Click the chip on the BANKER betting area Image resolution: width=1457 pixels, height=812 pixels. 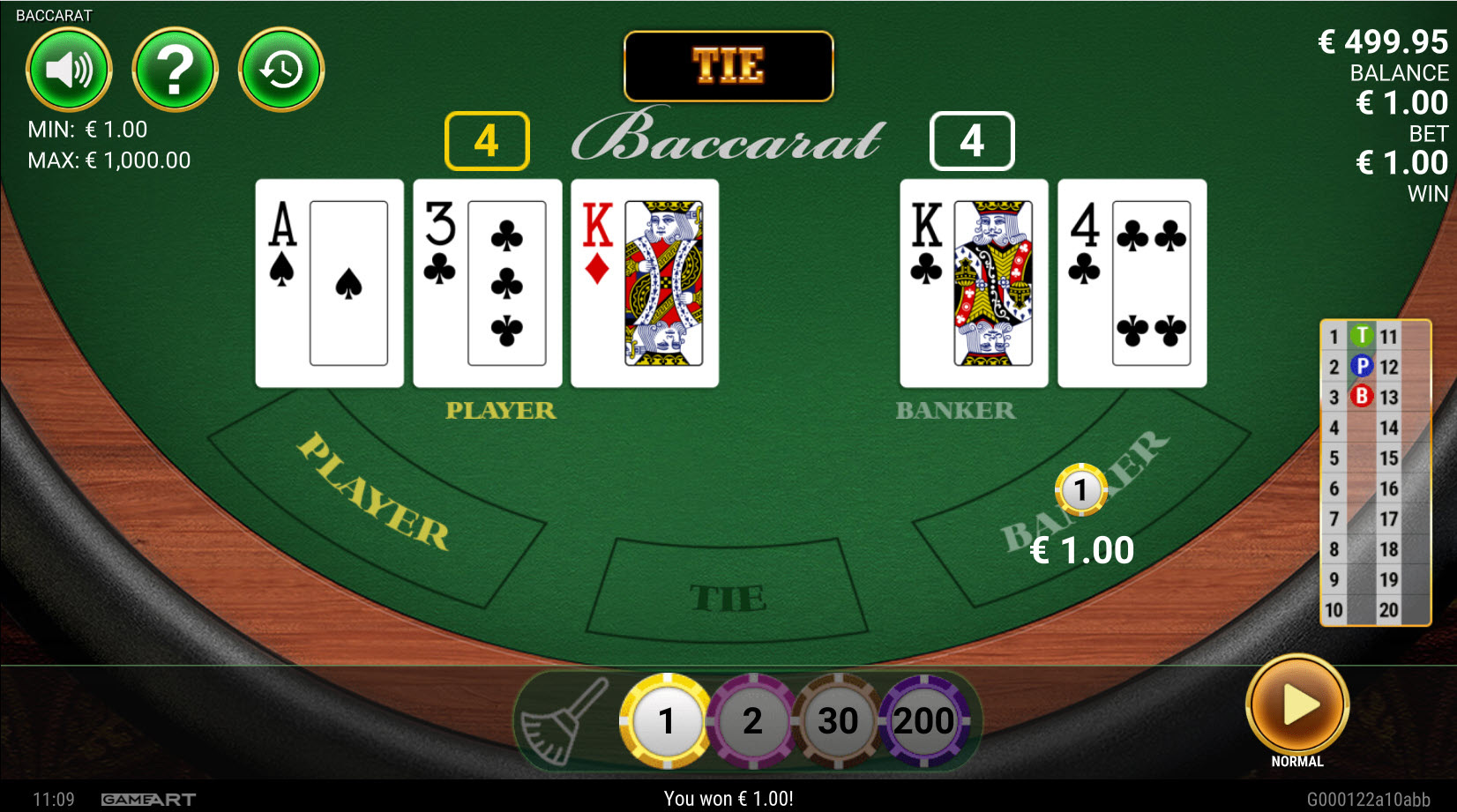[1080, 489]
